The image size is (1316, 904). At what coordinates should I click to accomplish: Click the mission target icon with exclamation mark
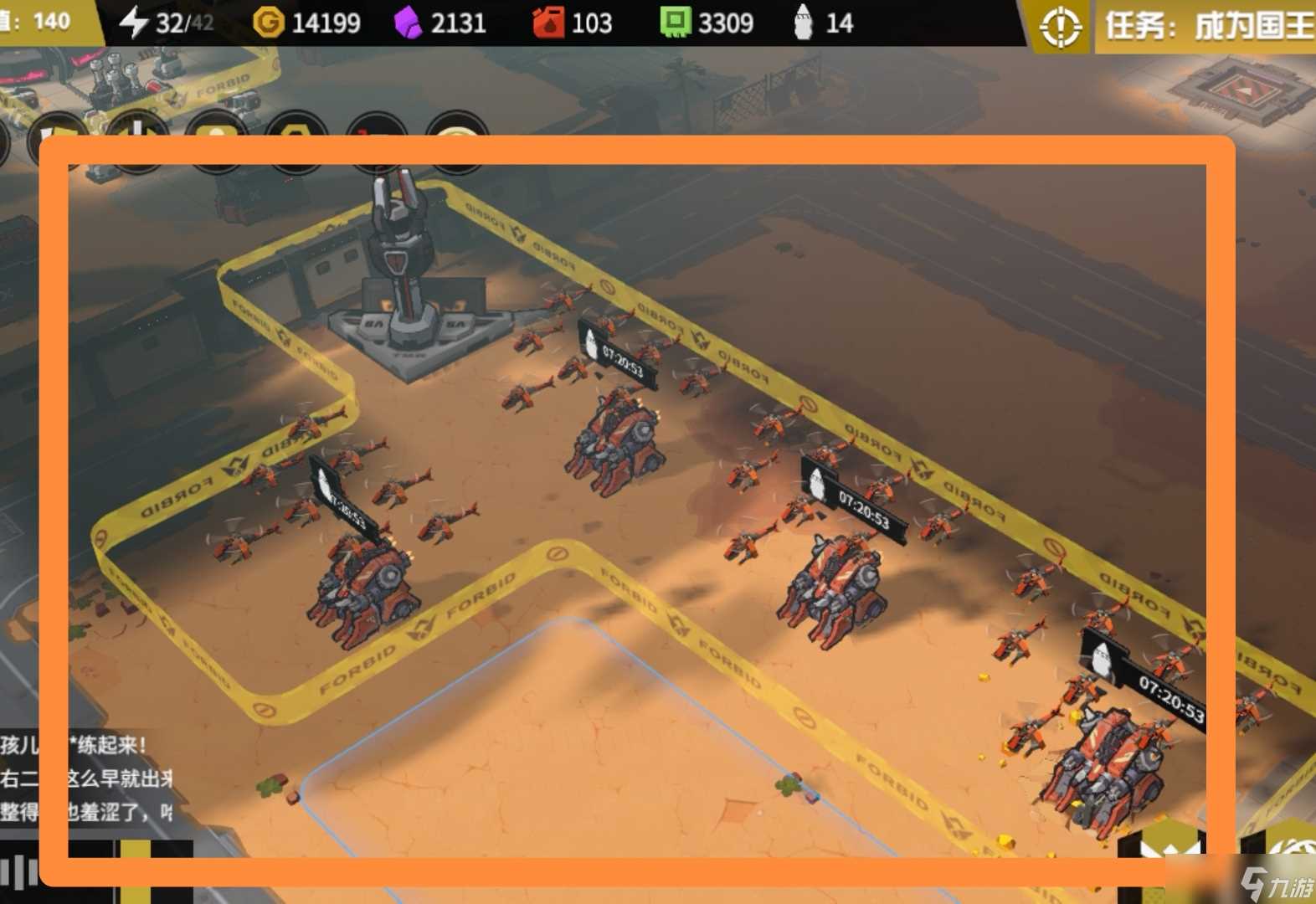pos(1060,28)
